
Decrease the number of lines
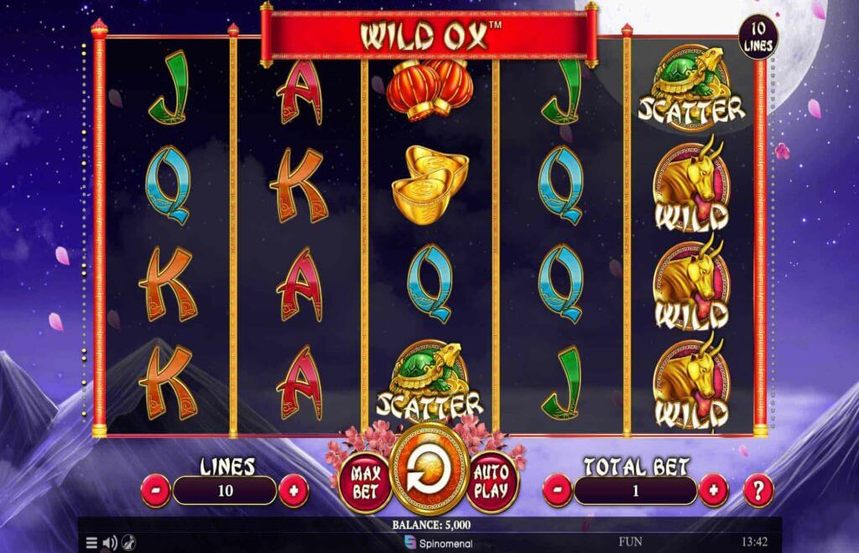pyautogui.click(x=156, y=491)
